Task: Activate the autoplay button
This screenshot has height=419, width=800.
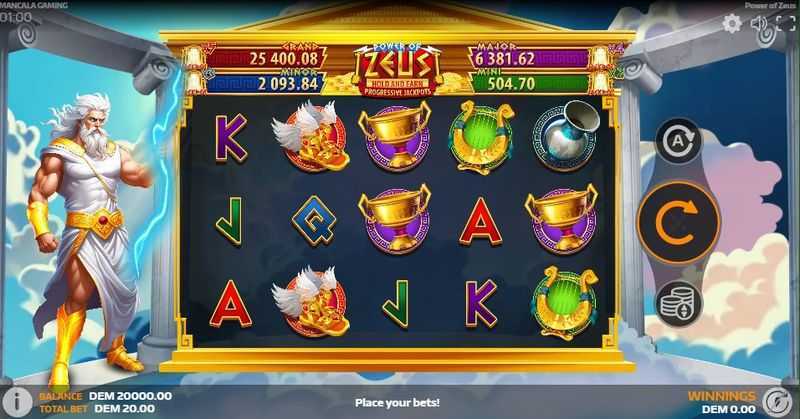Action: (678, 142)
